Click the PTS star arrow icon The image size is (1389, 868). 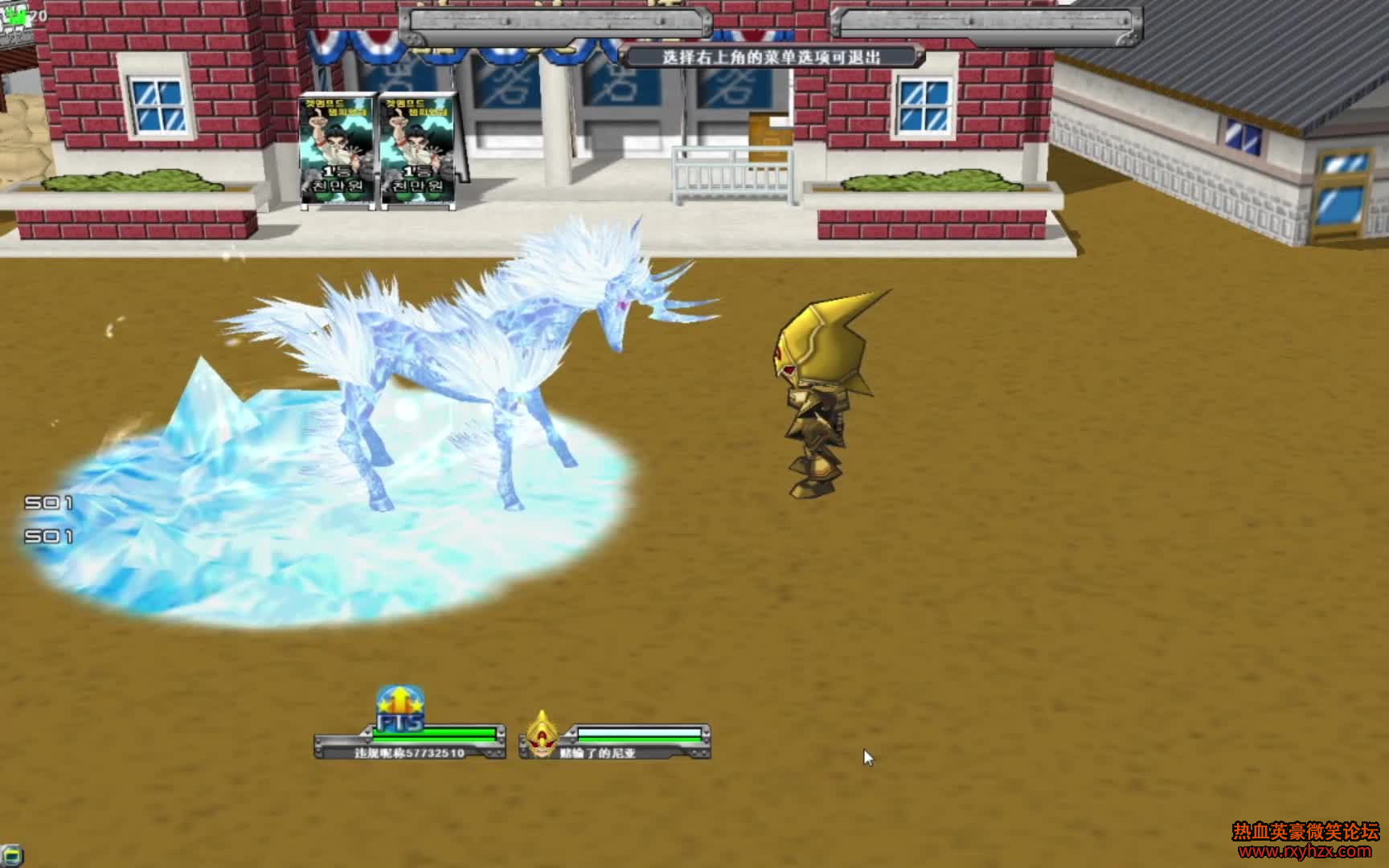pos(399,709)
